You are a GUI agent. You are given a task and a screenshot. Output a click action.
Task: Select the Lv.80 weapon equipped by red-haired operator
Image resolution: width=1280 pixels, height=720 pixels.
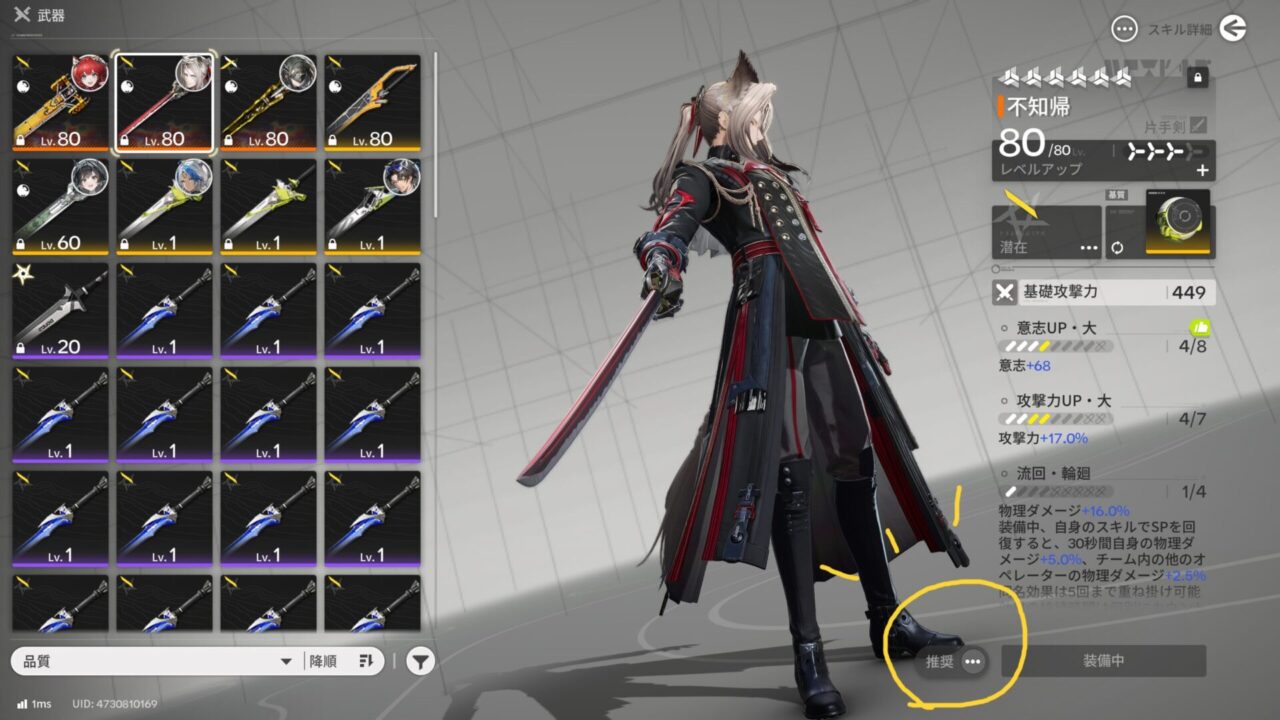pos(61,103)
